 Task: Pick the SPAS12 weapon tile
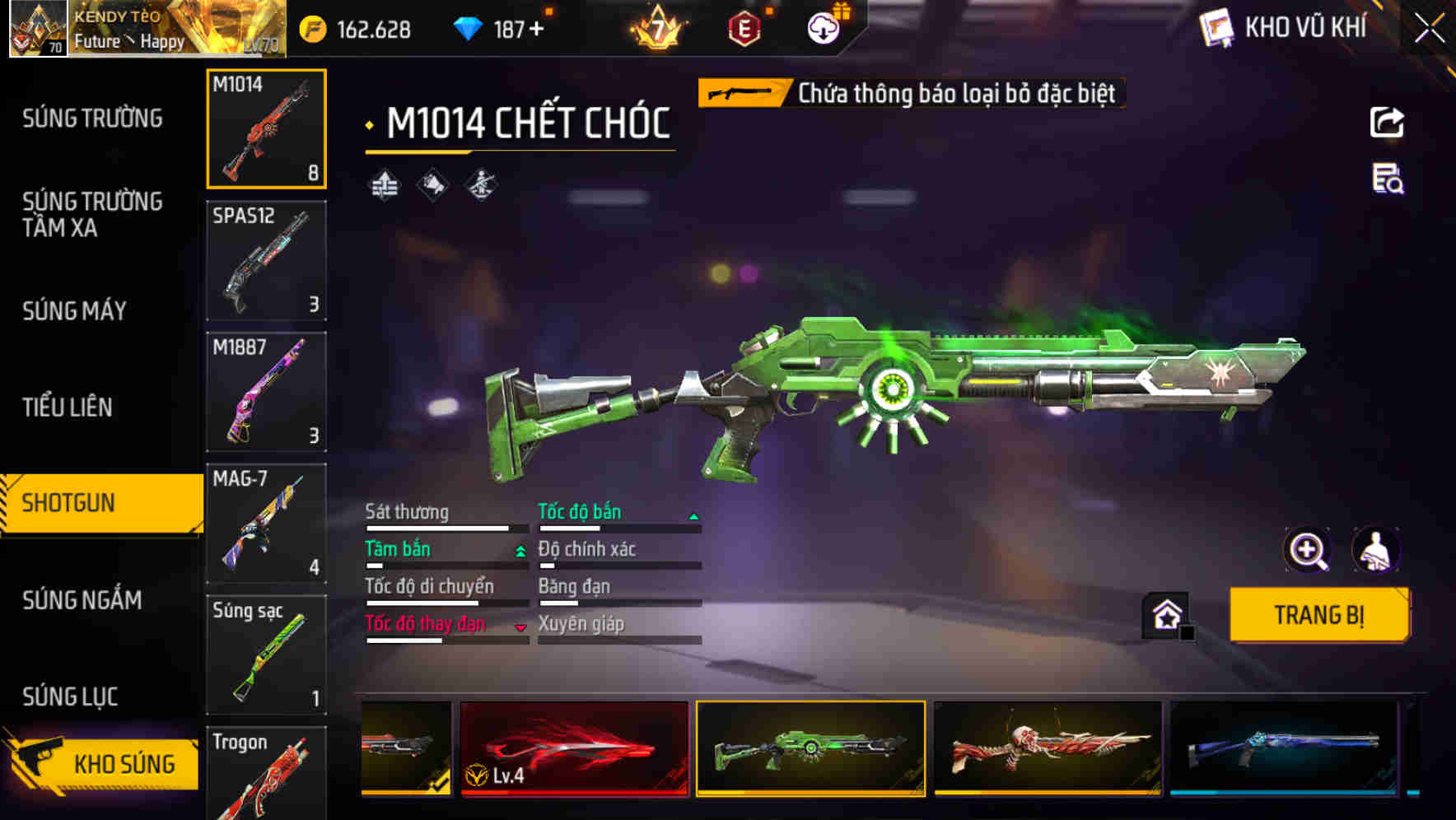tap(266, 260)
